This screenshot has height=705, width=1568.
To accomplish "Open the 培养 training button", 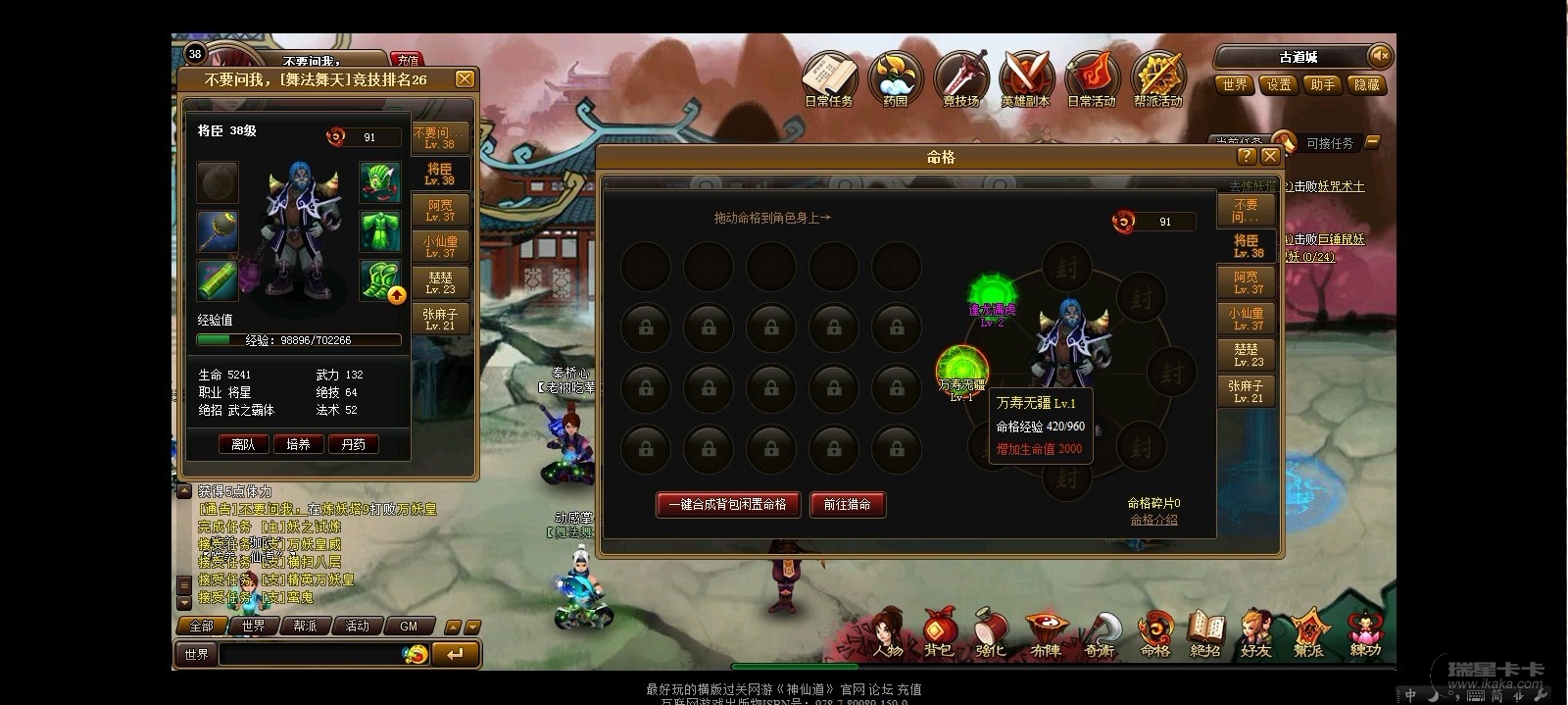I will (298, 444).
